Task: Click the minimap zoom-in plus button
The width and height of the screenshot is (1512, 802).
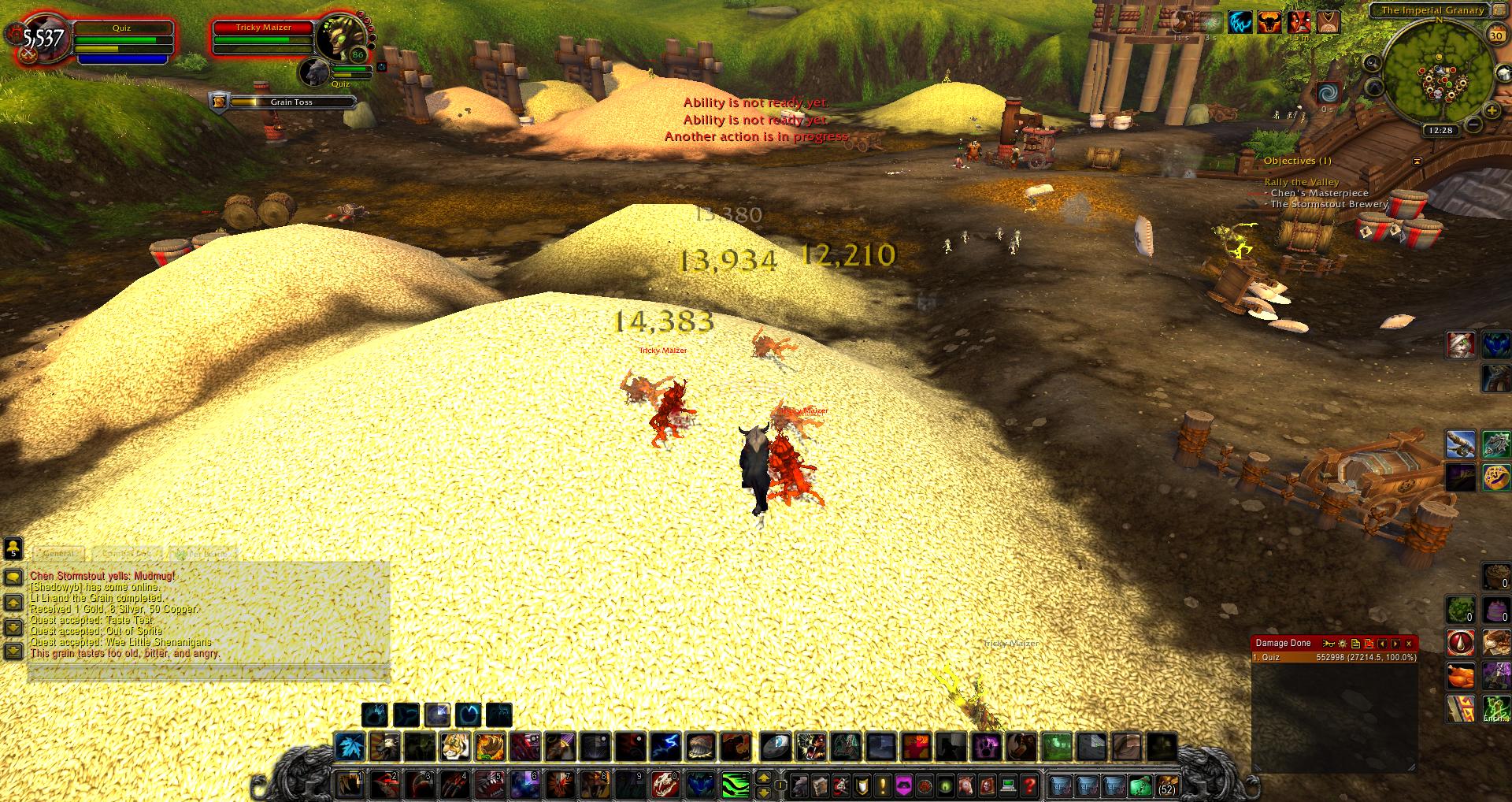Action: 1490,111
